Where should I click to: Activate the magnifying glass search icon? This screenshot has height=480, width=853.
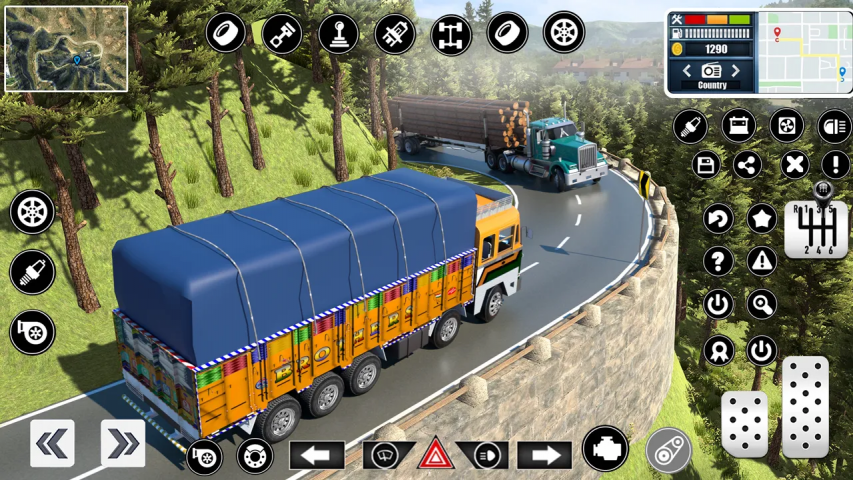pos(762,304)
